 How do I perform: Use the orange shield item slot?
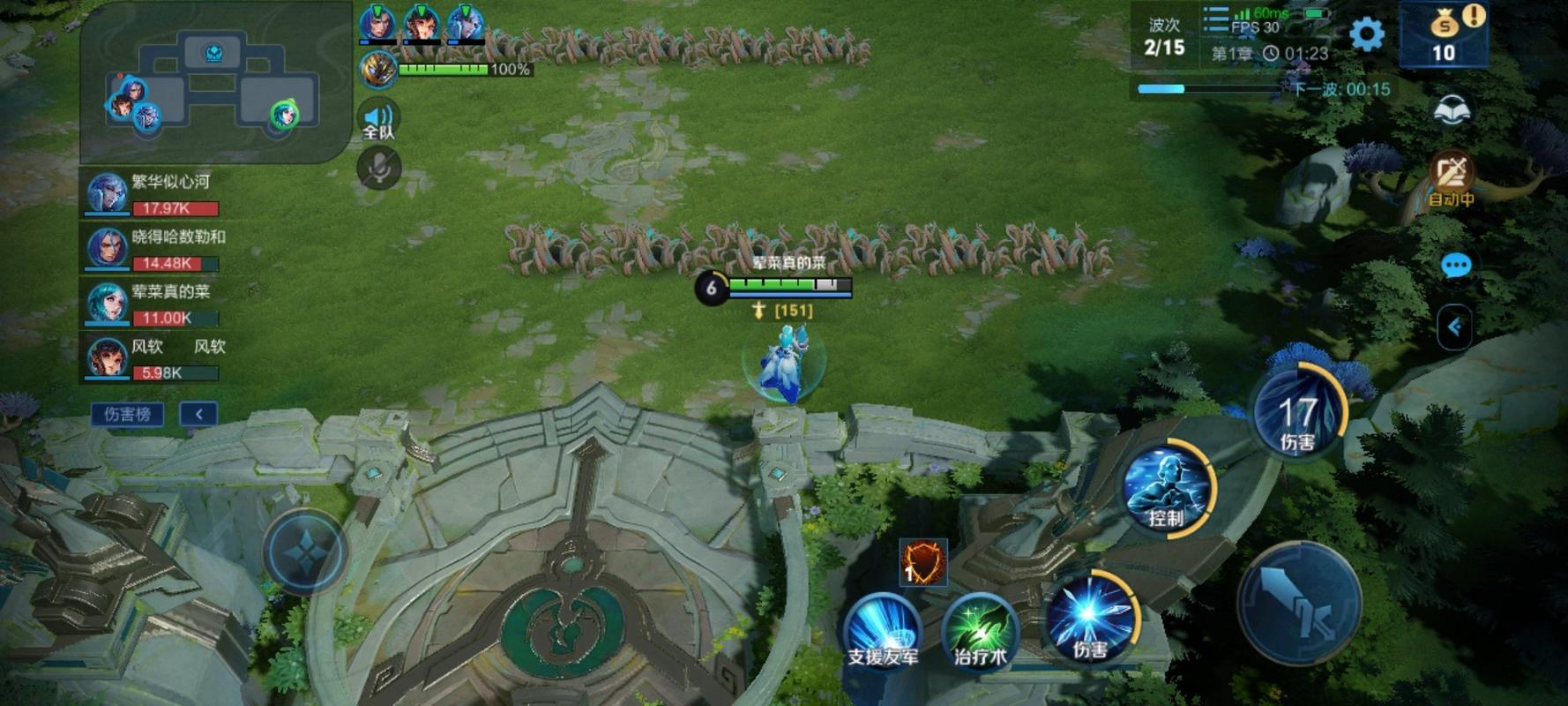tap(922, 562)
